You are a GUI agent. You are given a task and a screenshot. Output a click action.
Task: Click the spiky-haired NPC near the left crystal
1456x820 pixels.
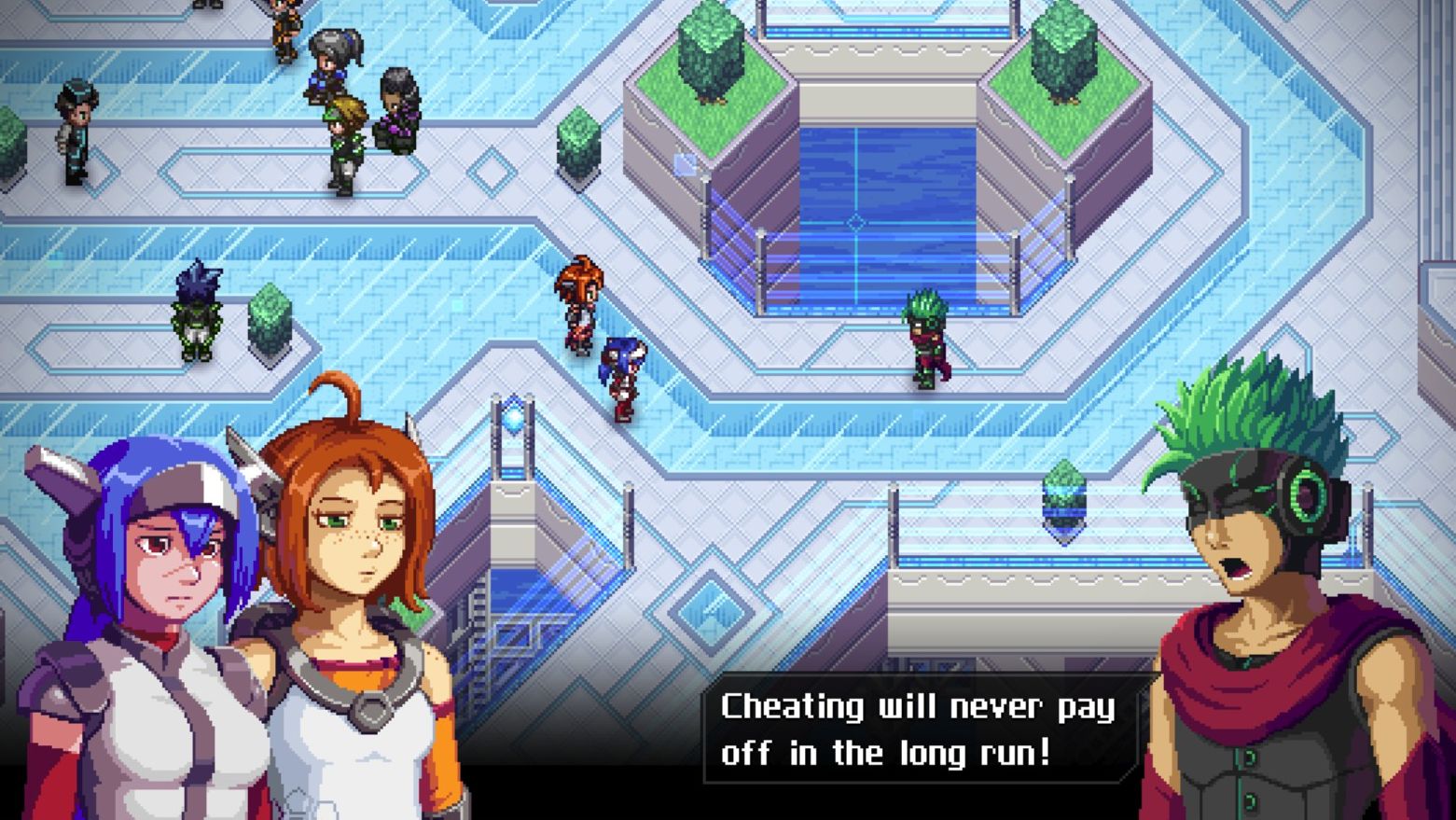point(196,308)
